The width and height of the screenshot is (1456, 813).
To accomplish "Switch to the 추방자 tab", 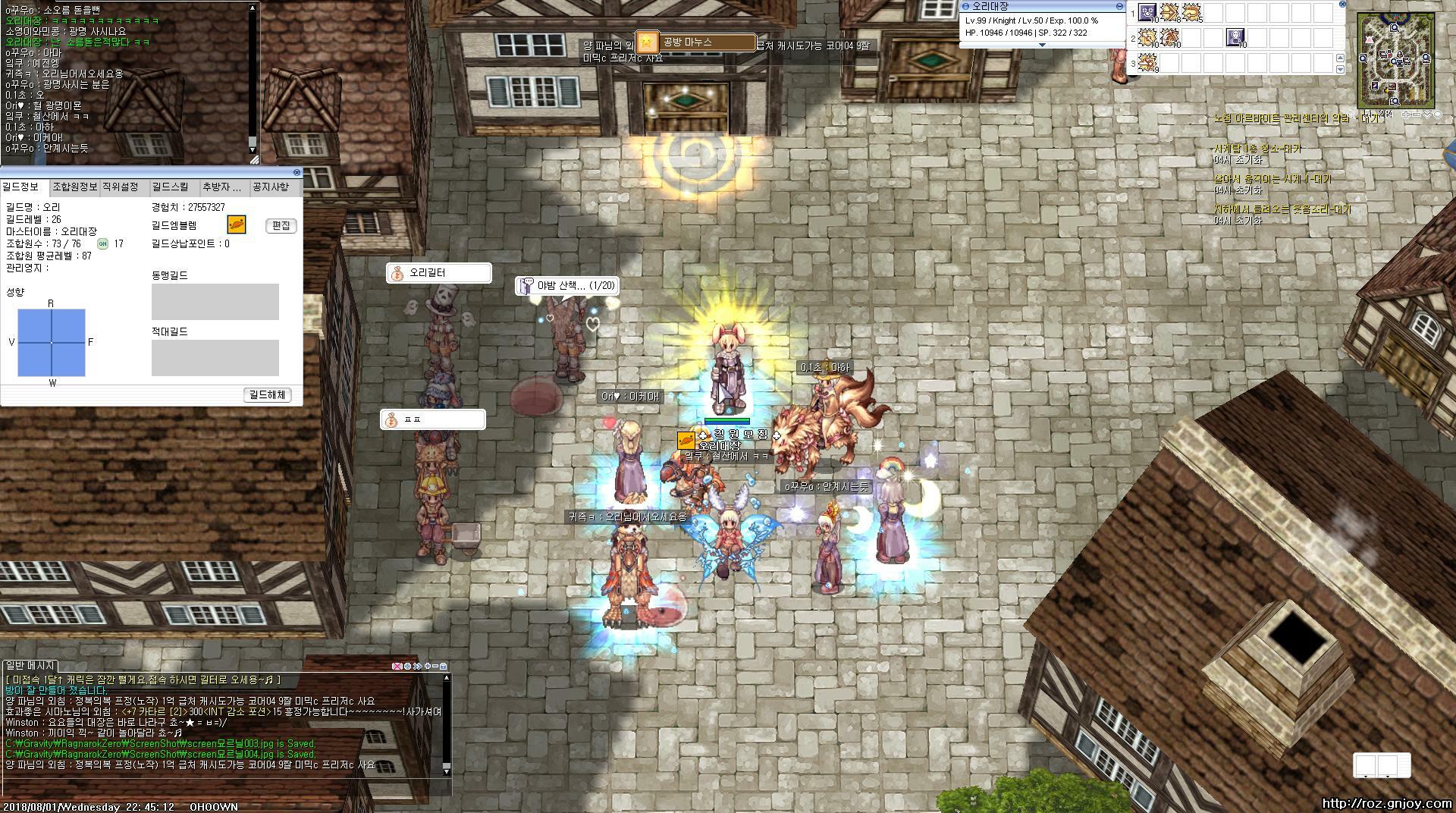I will [x=221, y=187].
